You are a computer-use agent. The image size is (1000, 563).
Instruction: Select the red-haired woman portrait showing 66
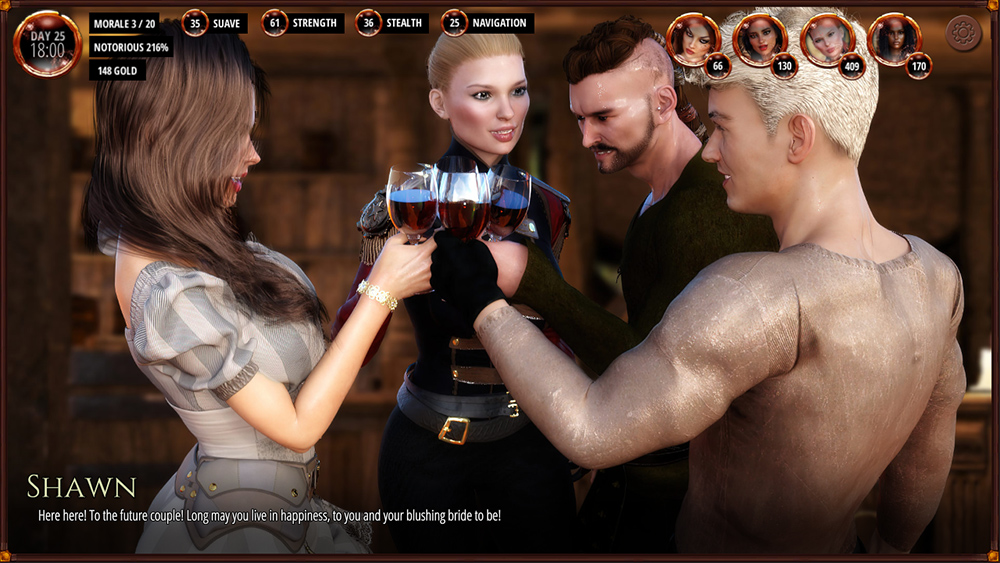pos(692,39)
